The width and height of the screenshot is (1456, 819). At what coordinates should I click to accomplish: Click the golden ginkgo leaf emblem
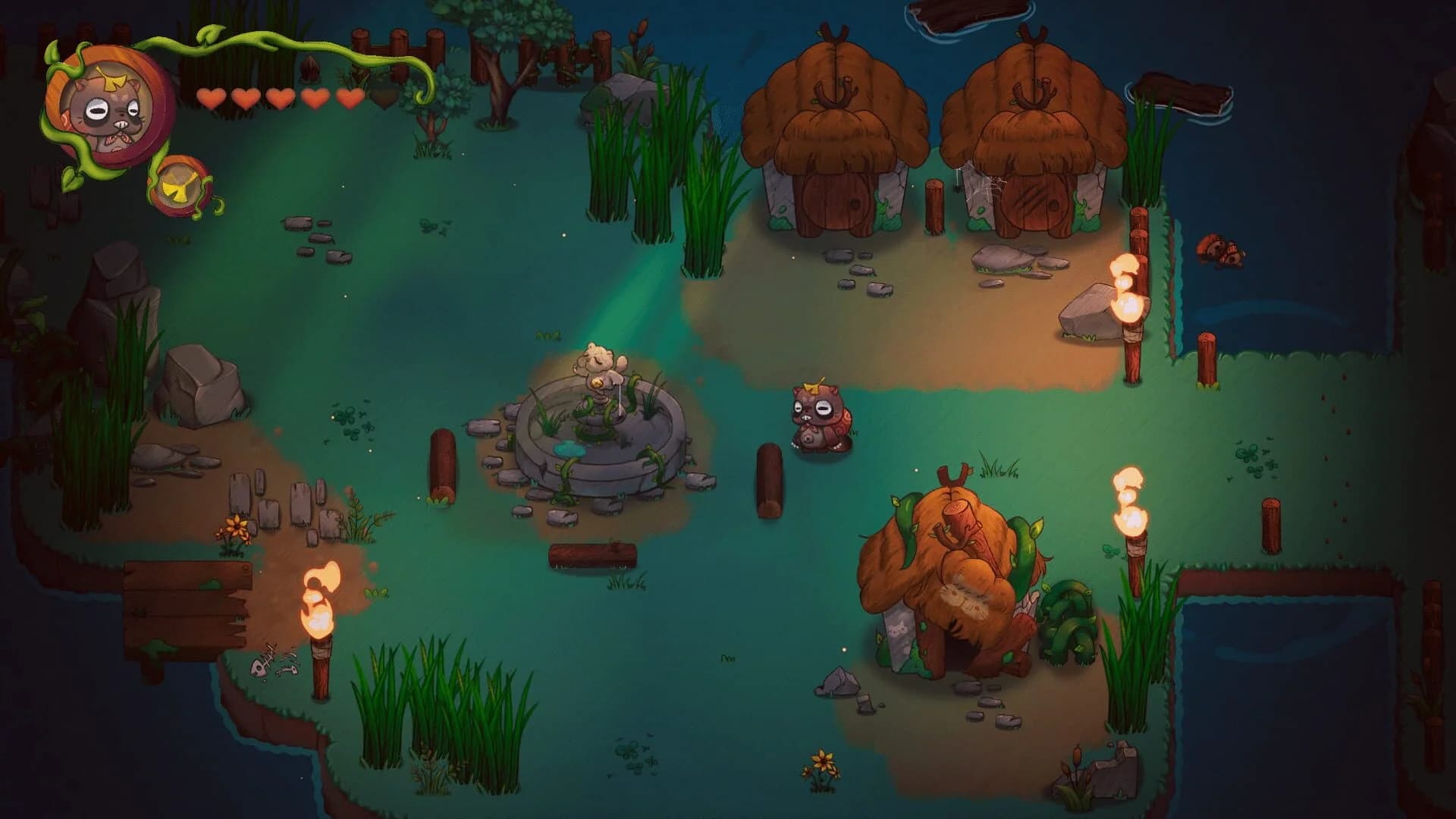(180, 191)
